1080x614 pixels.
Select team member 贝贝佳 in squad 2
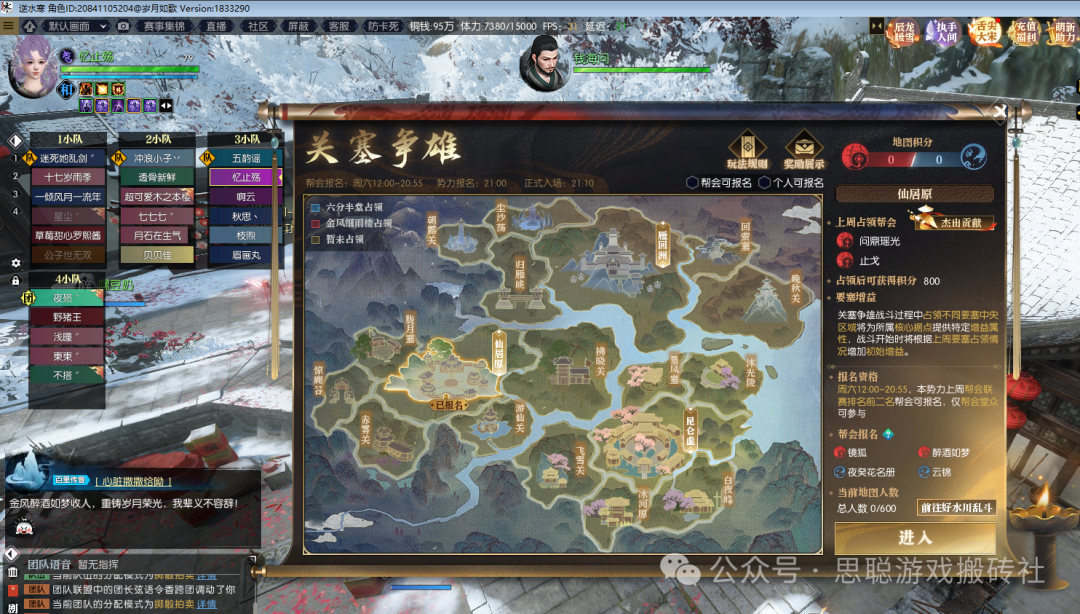[x=156, y=255]
